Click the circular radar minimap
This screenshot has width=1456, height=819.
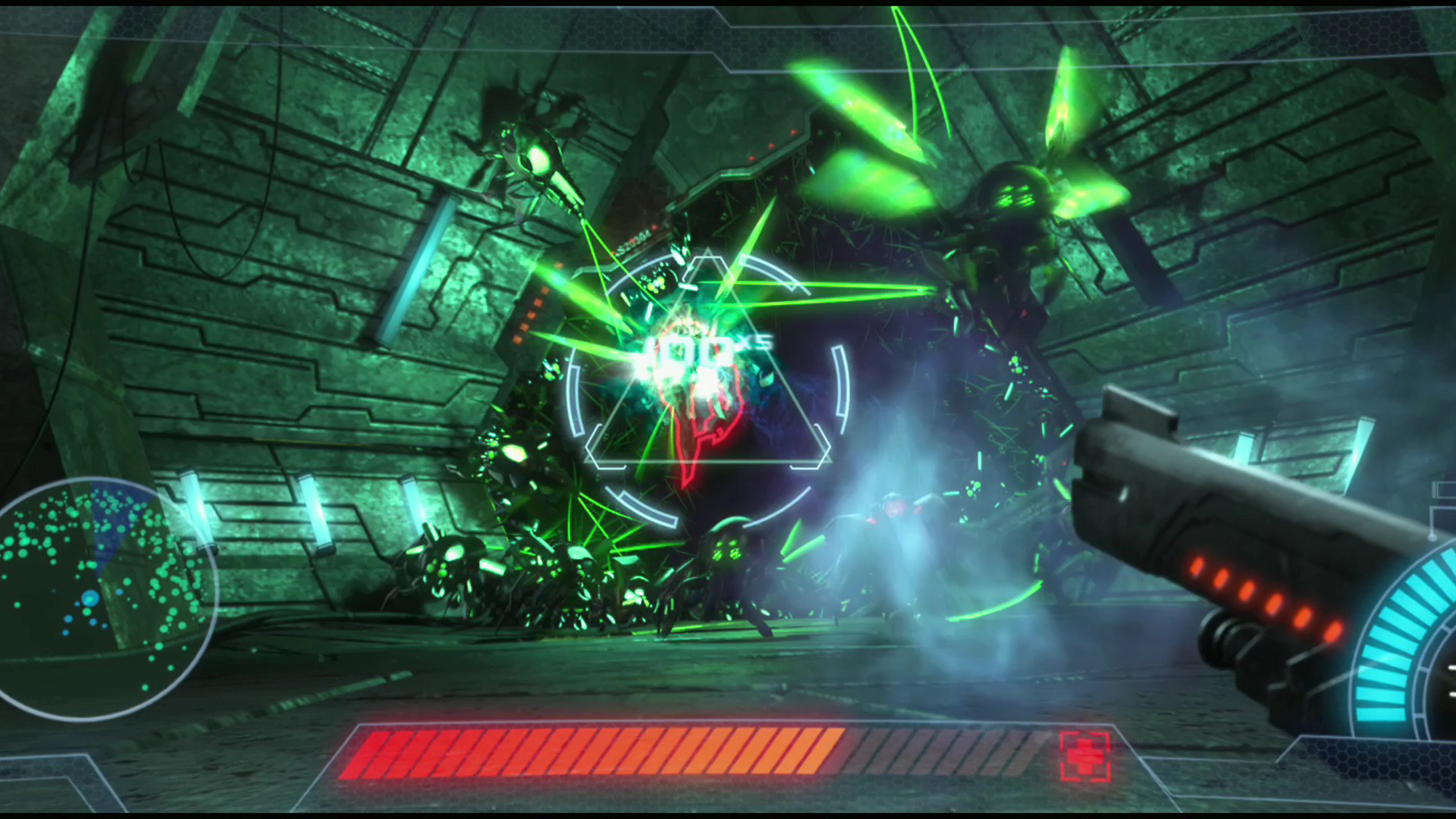[x=97, y=599]
